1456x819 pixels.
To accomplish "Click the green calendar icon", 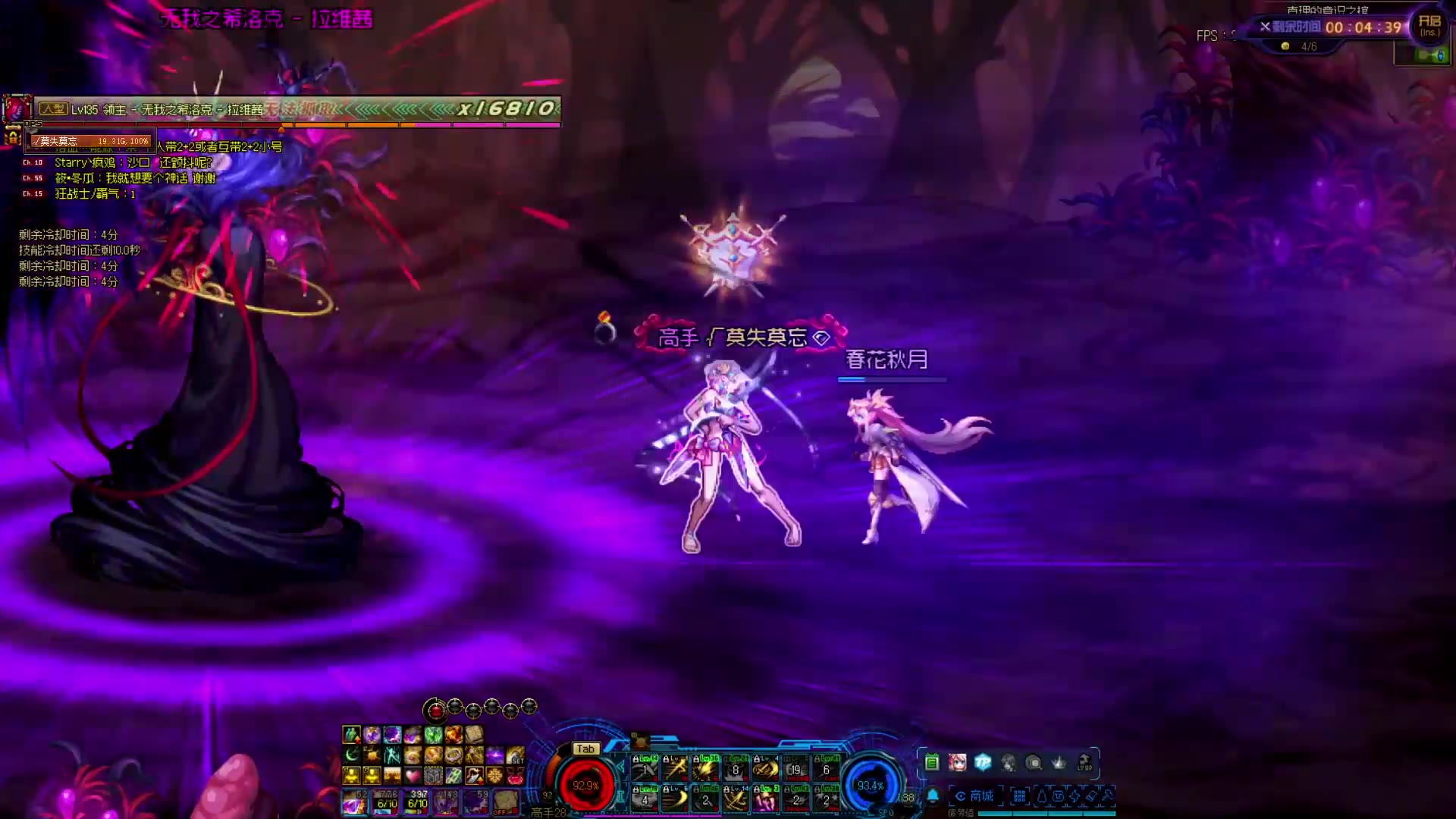I will click(932, 763).
